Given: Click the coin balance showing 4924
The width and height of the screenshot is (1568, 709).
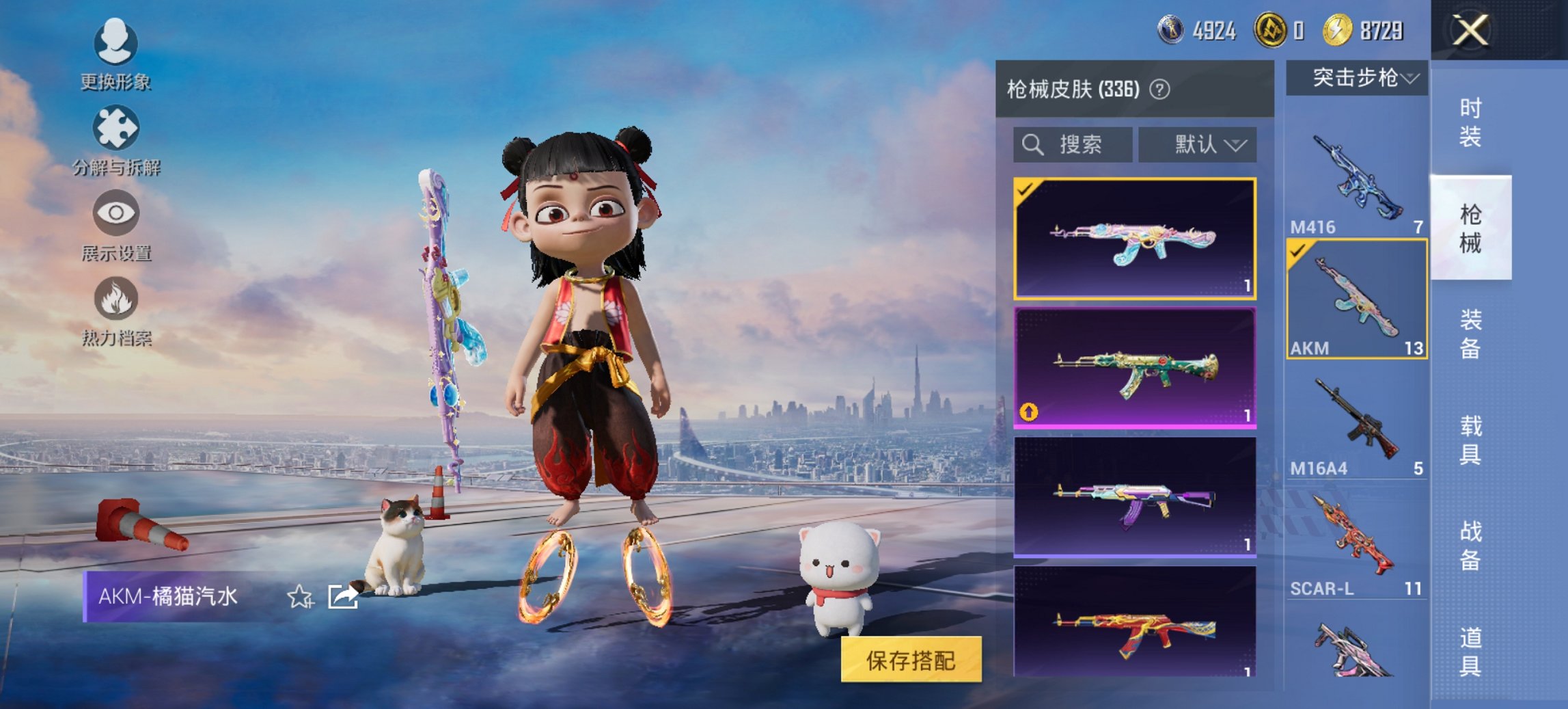Looking at the screenshot, I should click(x=1192, y=30).
